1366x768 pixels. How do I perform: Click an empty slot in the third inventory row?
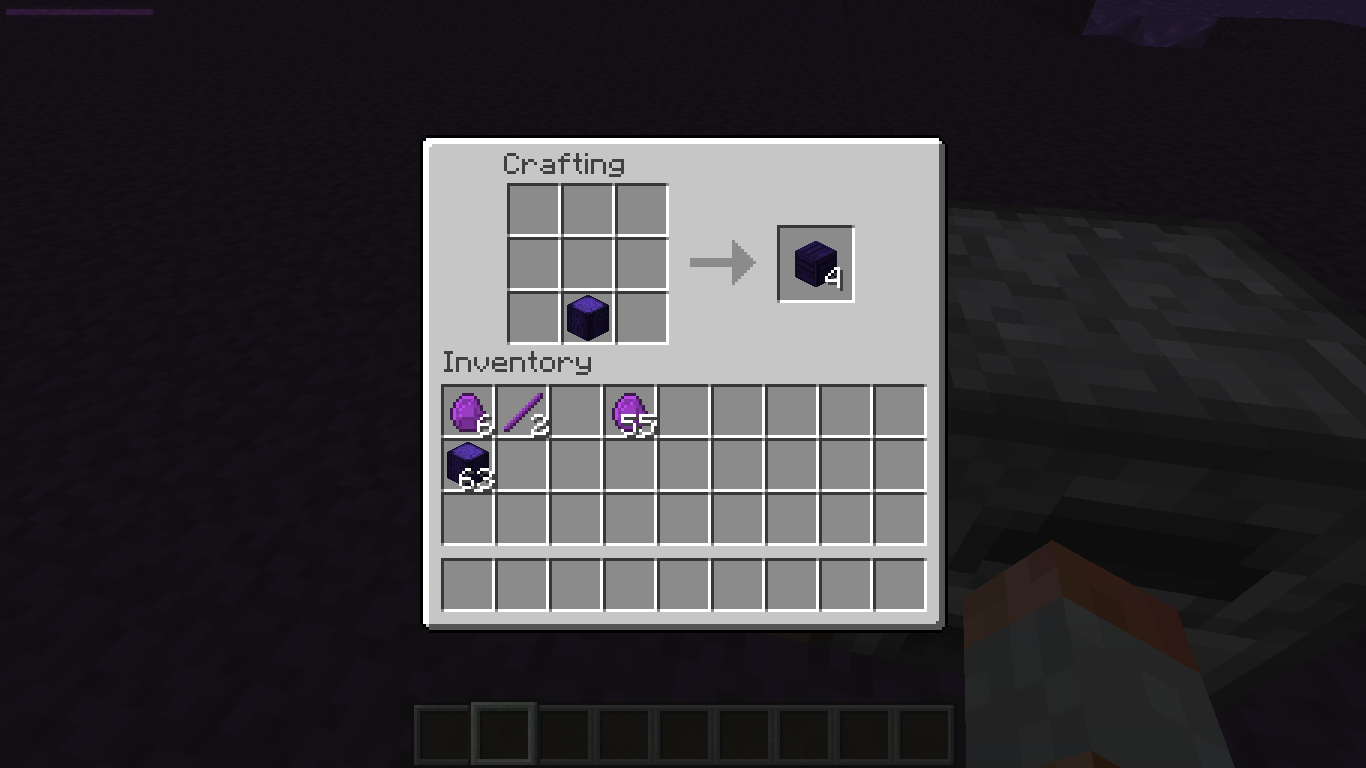pos(684,518)
